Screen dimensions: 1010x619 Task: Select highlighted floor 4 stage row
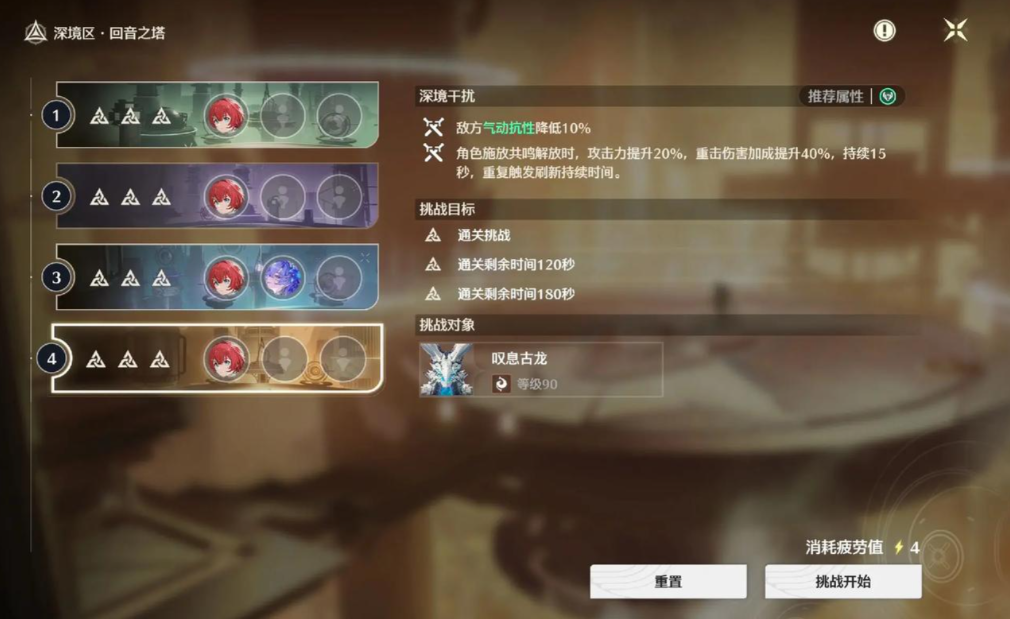coord(217,358)
